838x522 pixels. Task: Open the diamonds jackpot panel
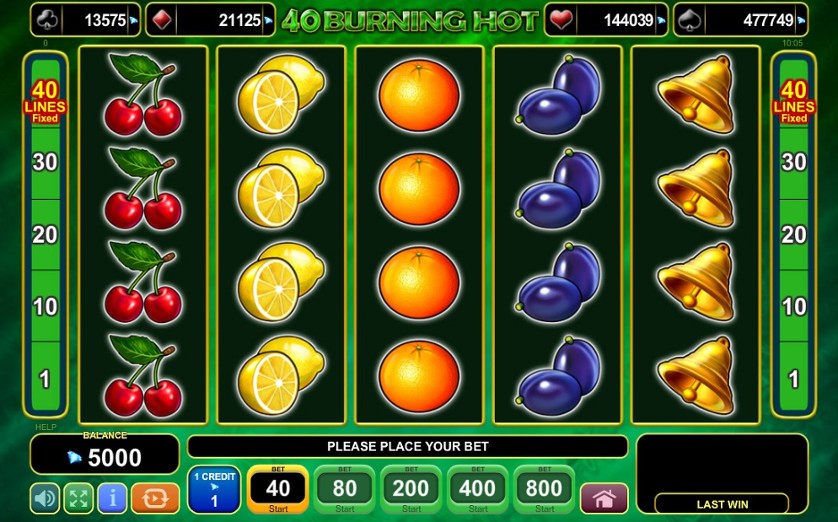[210, 20]
